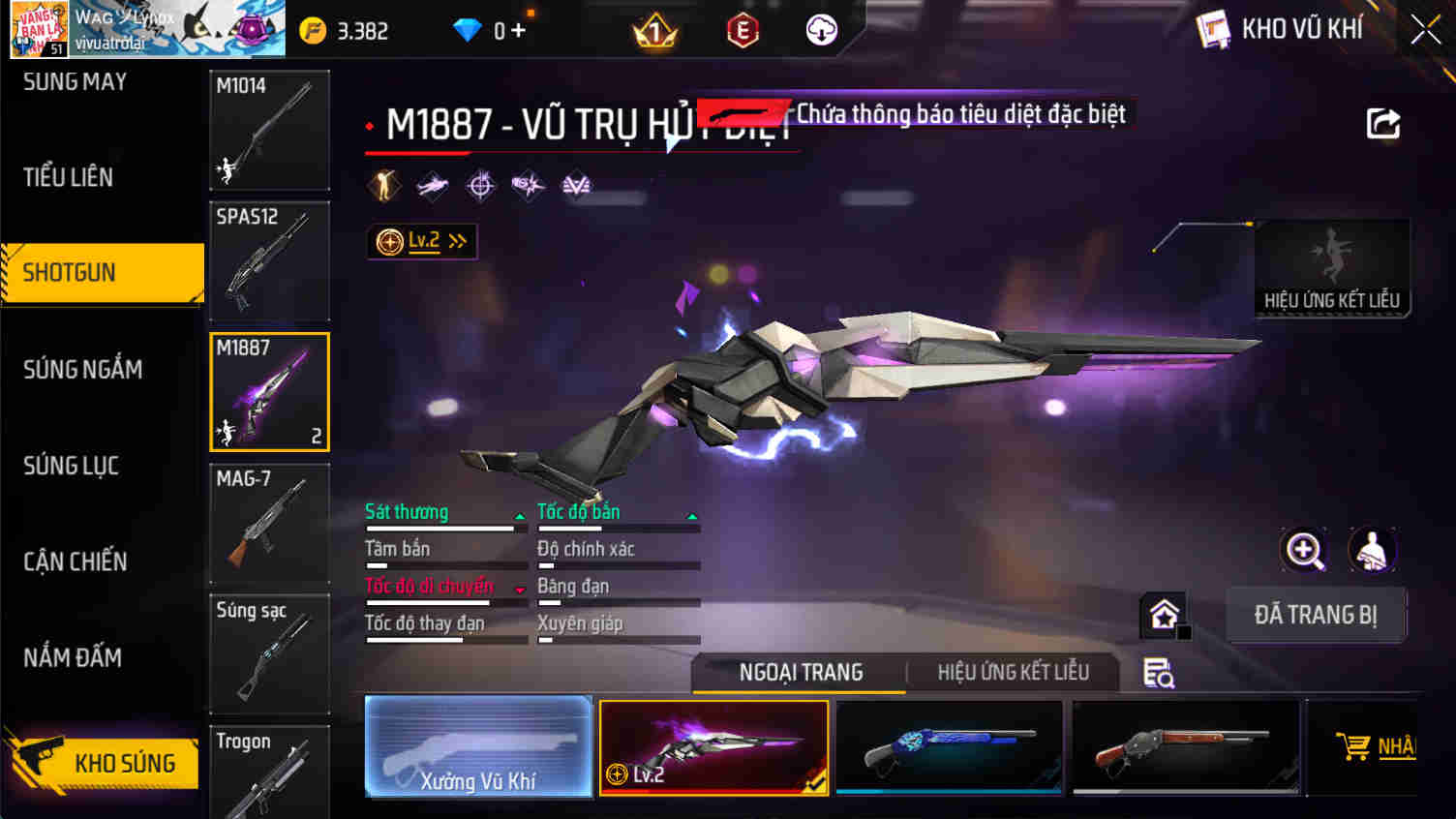Open Xưởng Vũ Khí from the bottom row

pyautogui.click(x=478, y=746)
